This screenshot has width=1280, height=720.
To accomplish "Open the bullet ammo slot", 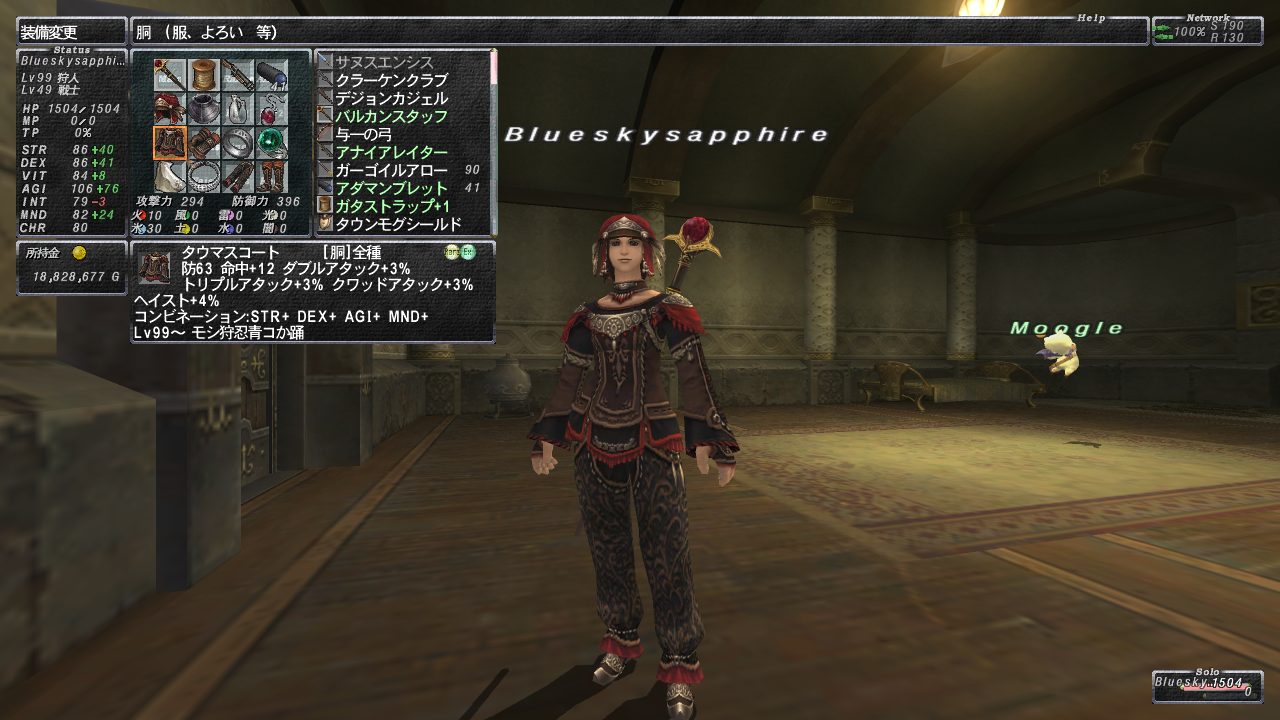I will [x=272, y=75].
